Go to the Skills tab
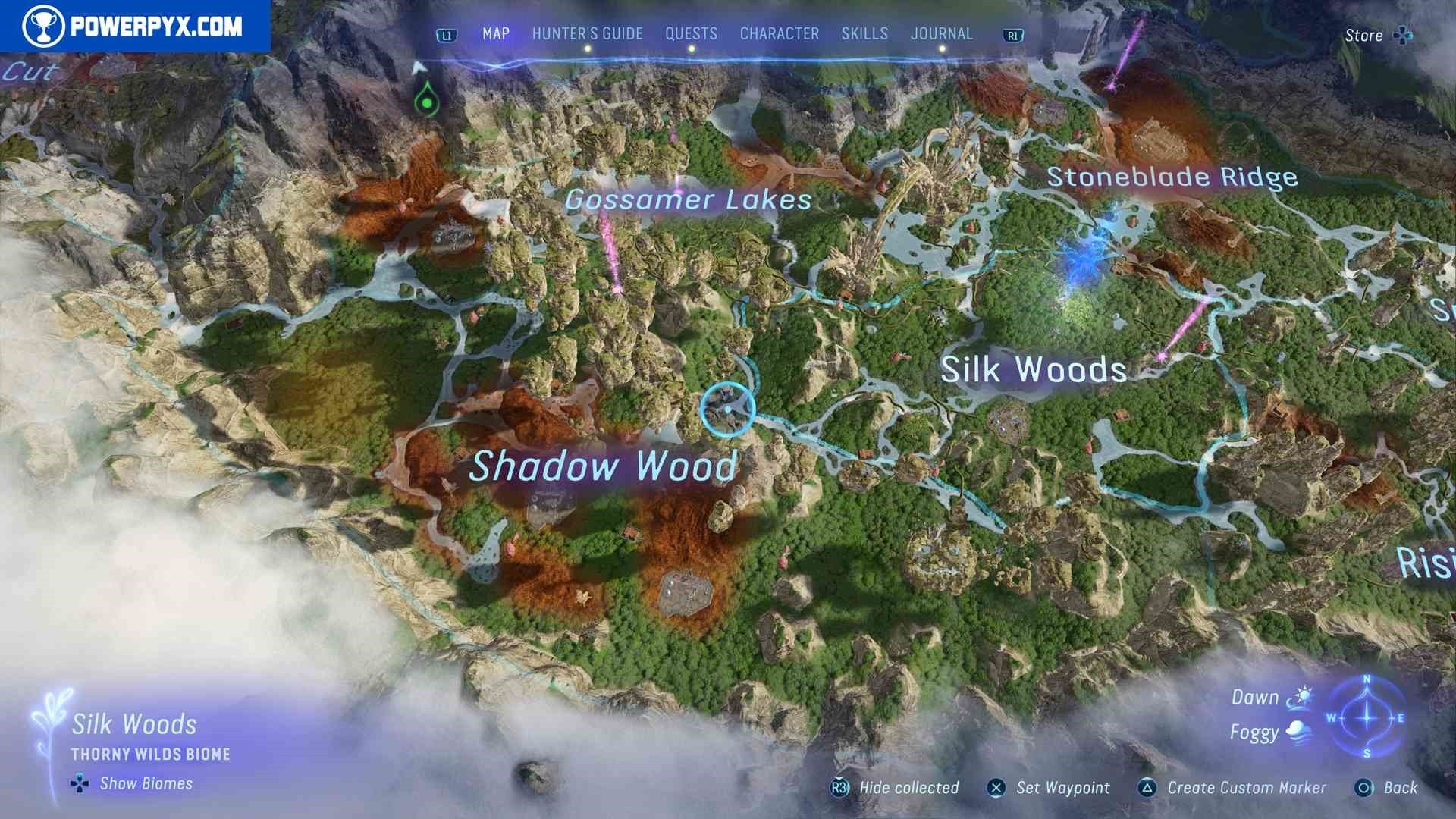Screen dimensions: 1456x819 click(864, 34)
